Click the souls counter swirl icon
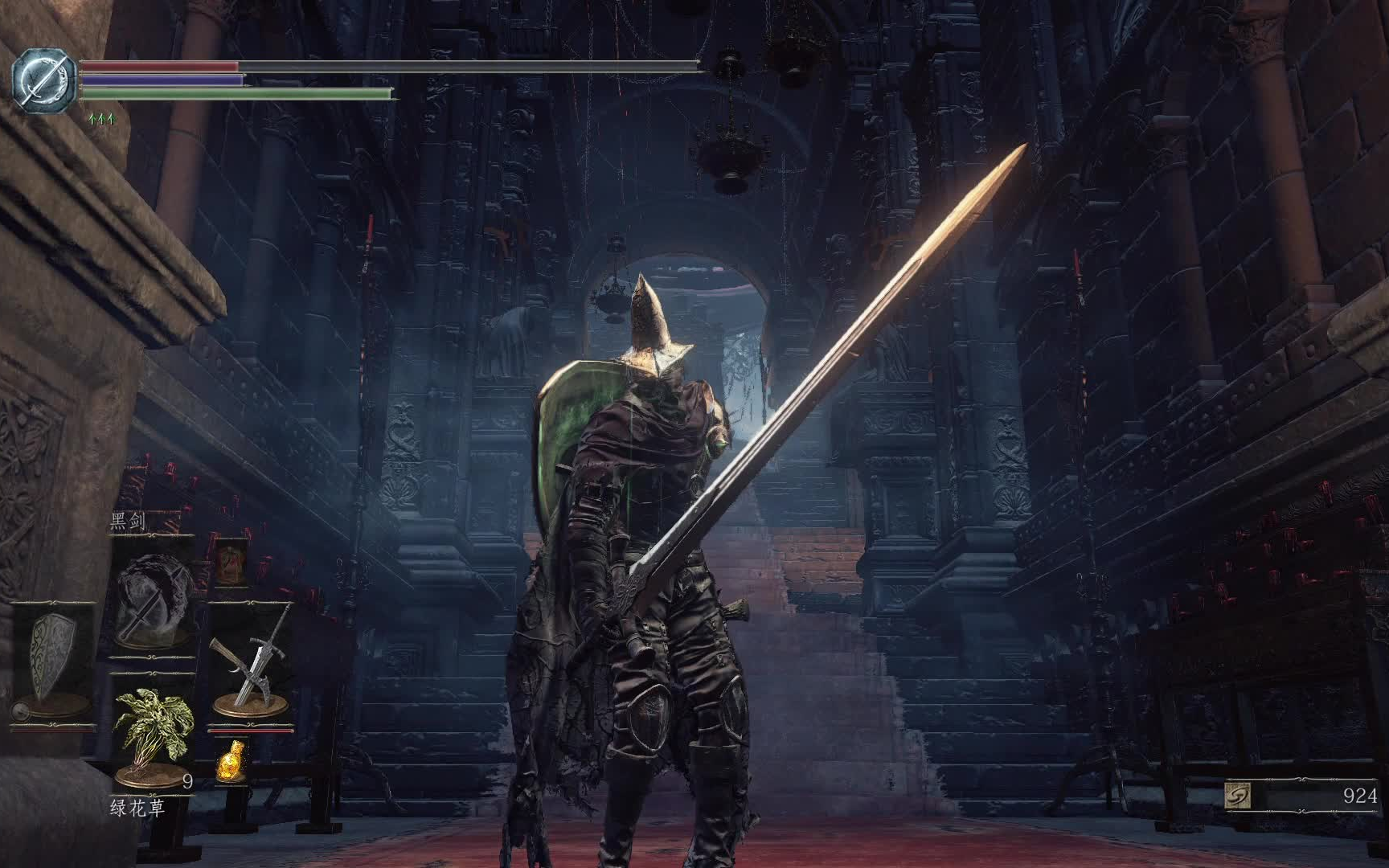This screenshot has height=868, width=1389. click(x=1238, y=796)
